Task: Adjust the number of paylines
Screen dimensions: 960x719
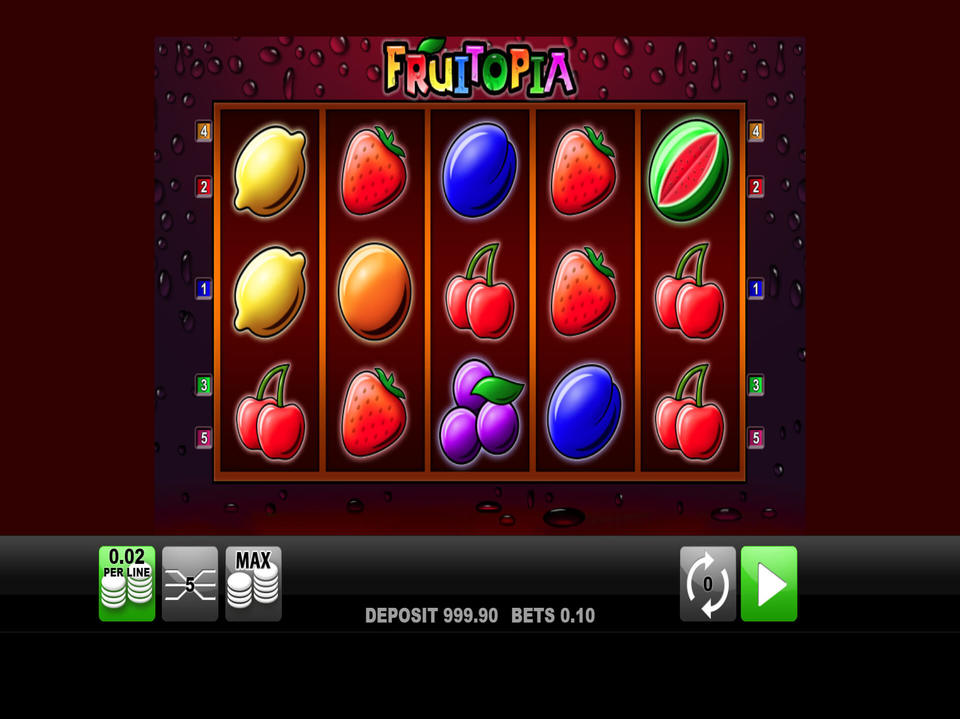Action: 190,583
